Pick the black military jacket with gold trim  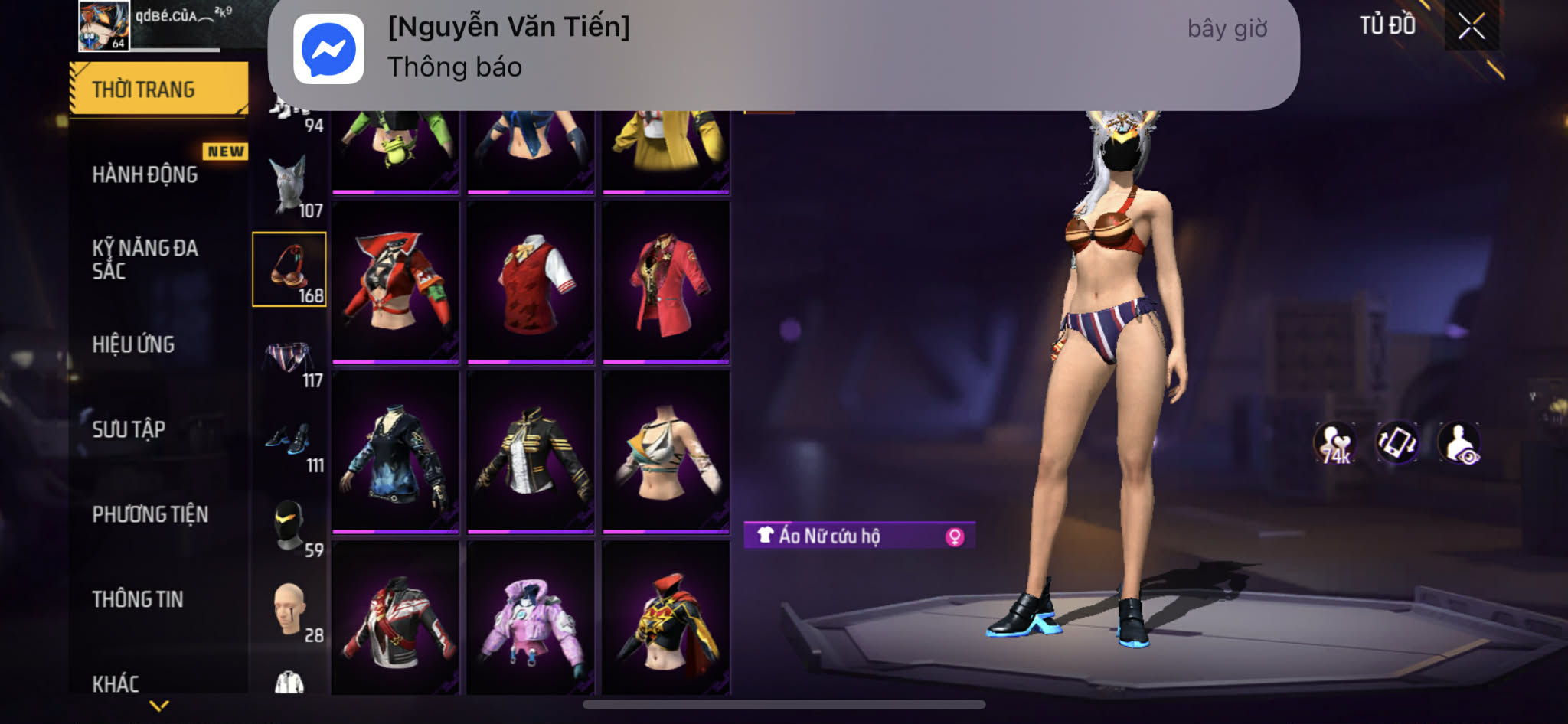click(x=531, y=452)
